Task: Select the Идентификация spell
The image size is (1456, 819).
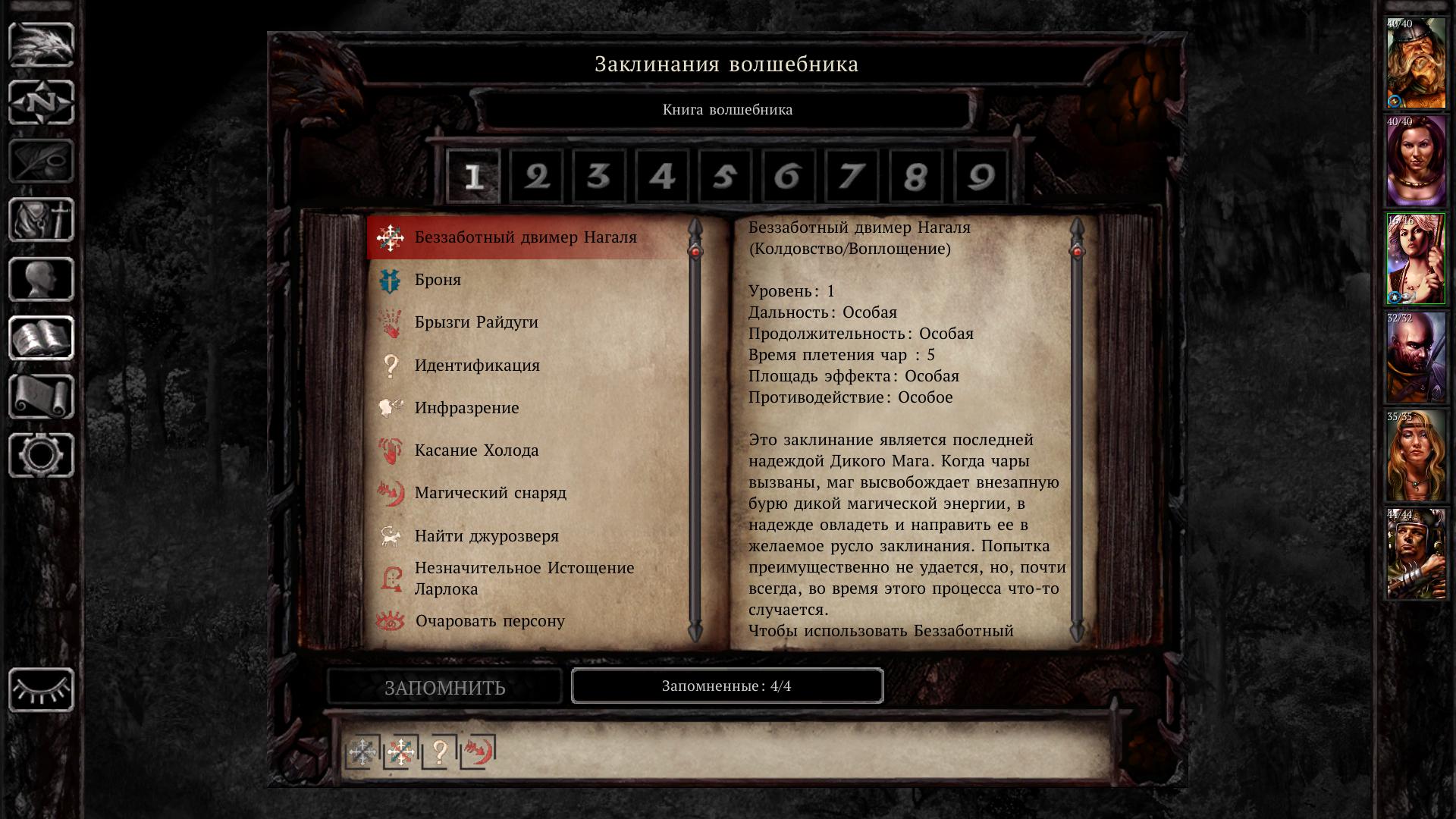Action: coord(476,366)
